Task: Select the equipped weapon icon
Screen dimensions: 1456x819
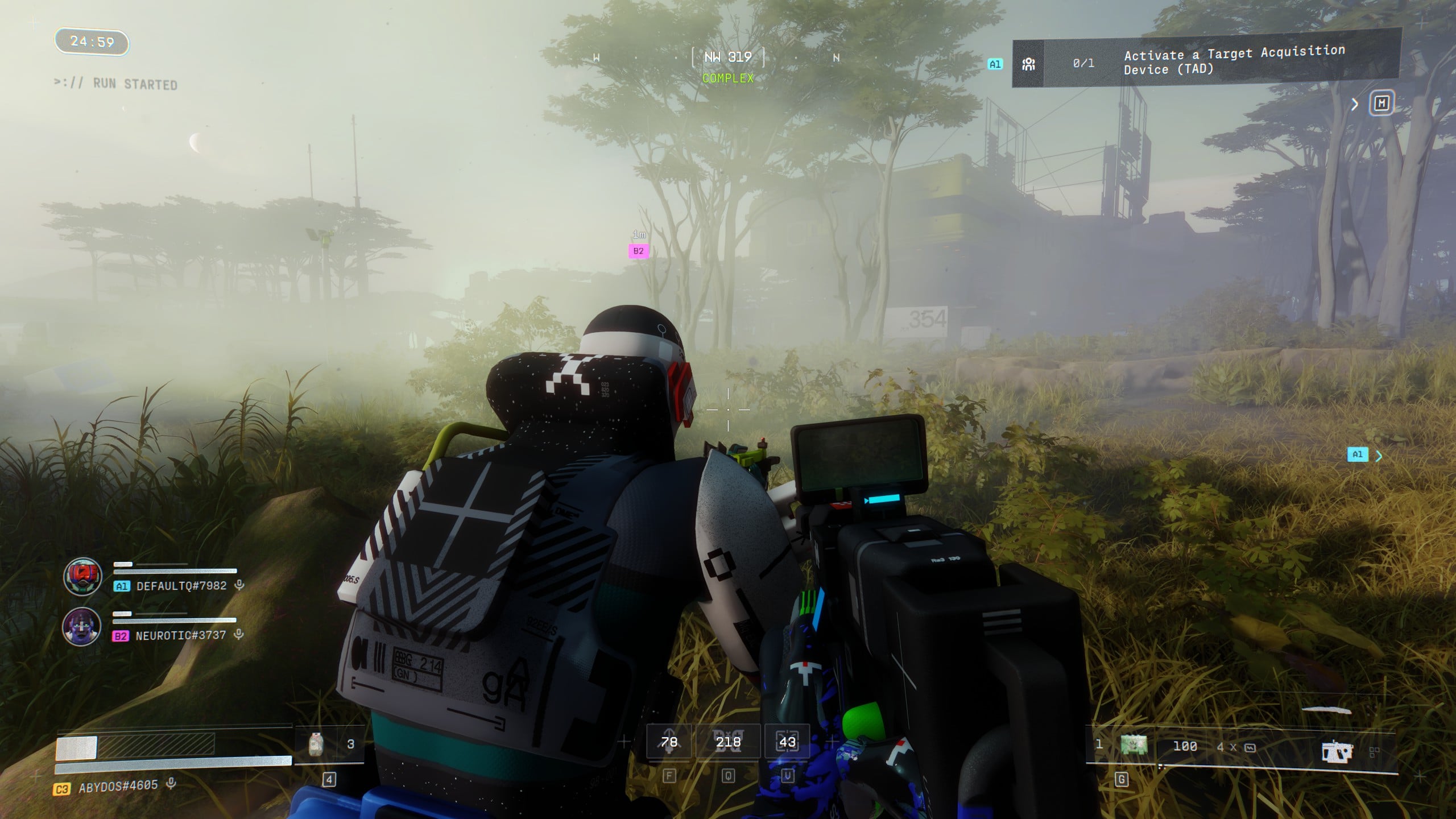Action: click(x=1336, y=751)
